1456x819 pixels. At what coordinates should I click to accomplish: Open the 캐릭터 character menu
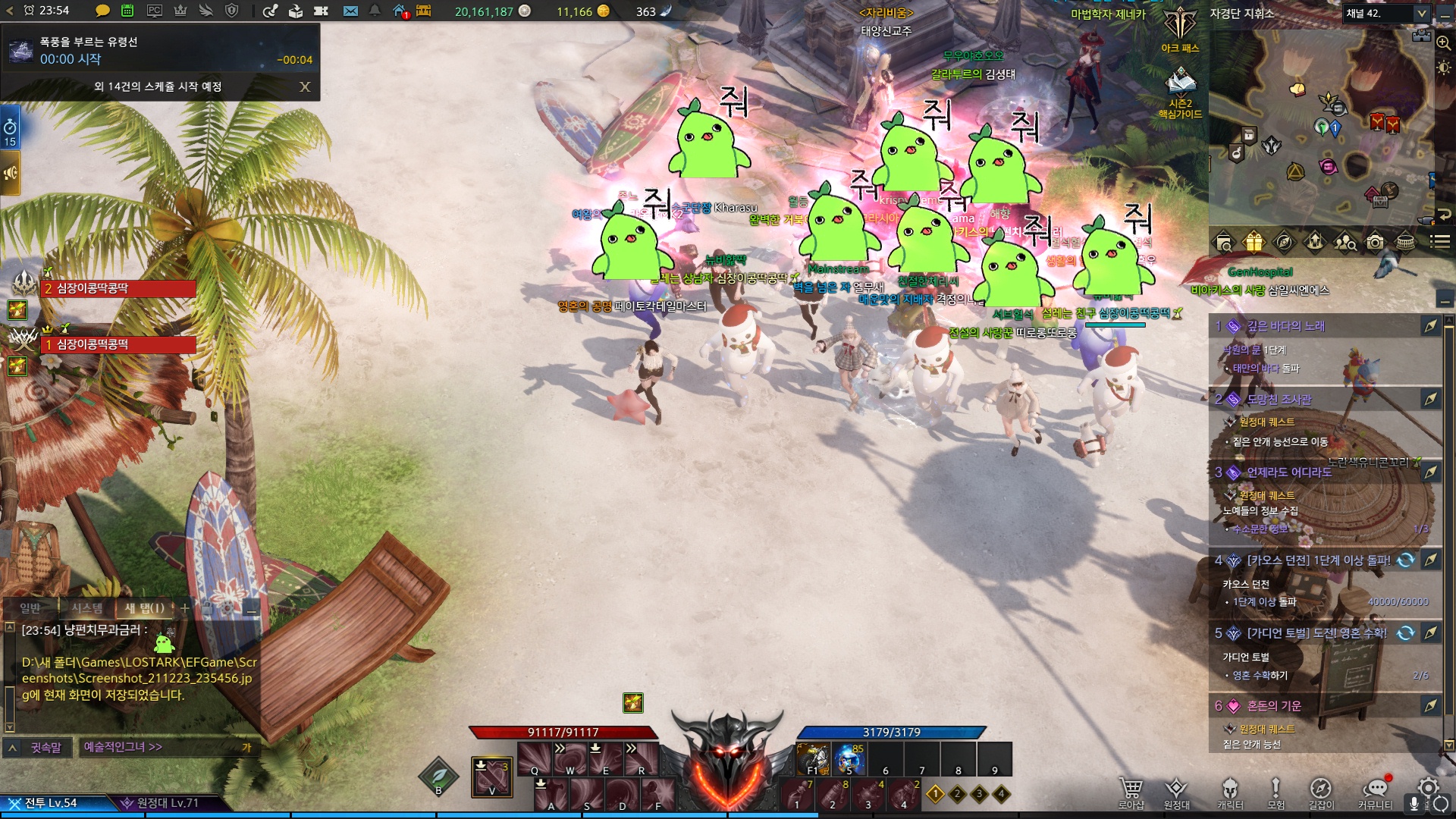1230,792
